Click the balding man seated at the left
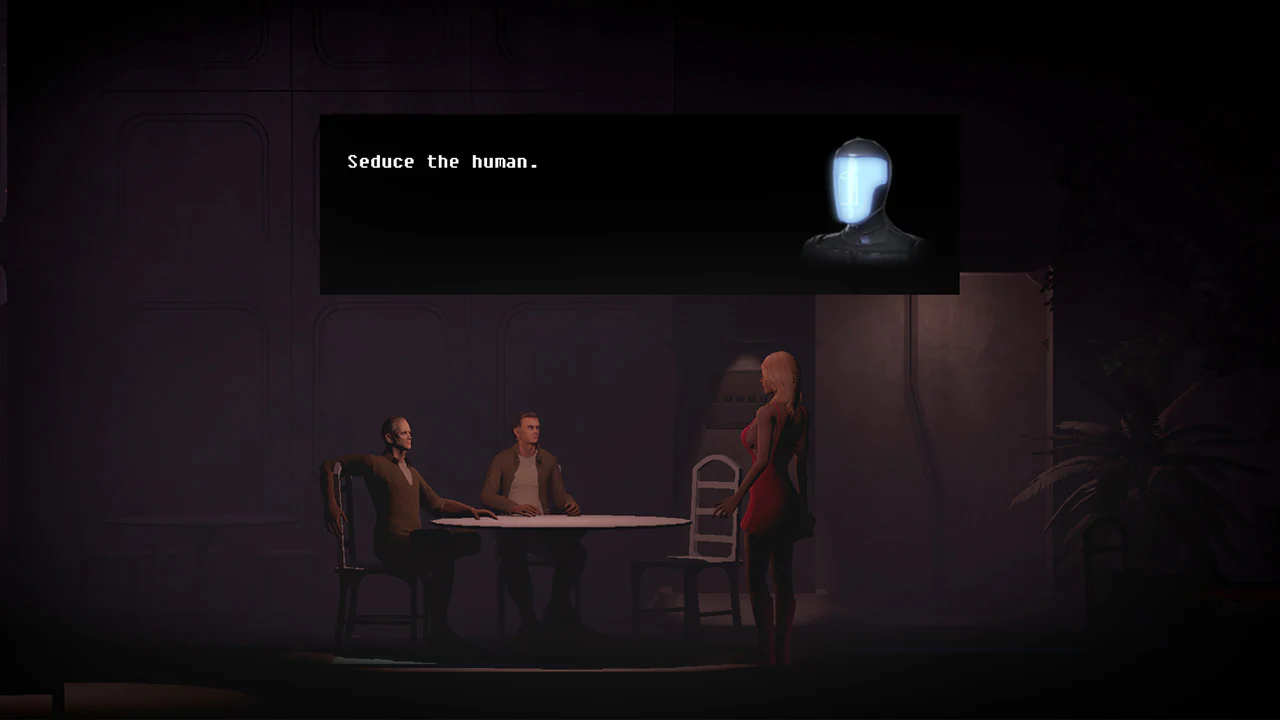Image resolution: width=1280 pixels, height=720 pixels. (400, 470)
